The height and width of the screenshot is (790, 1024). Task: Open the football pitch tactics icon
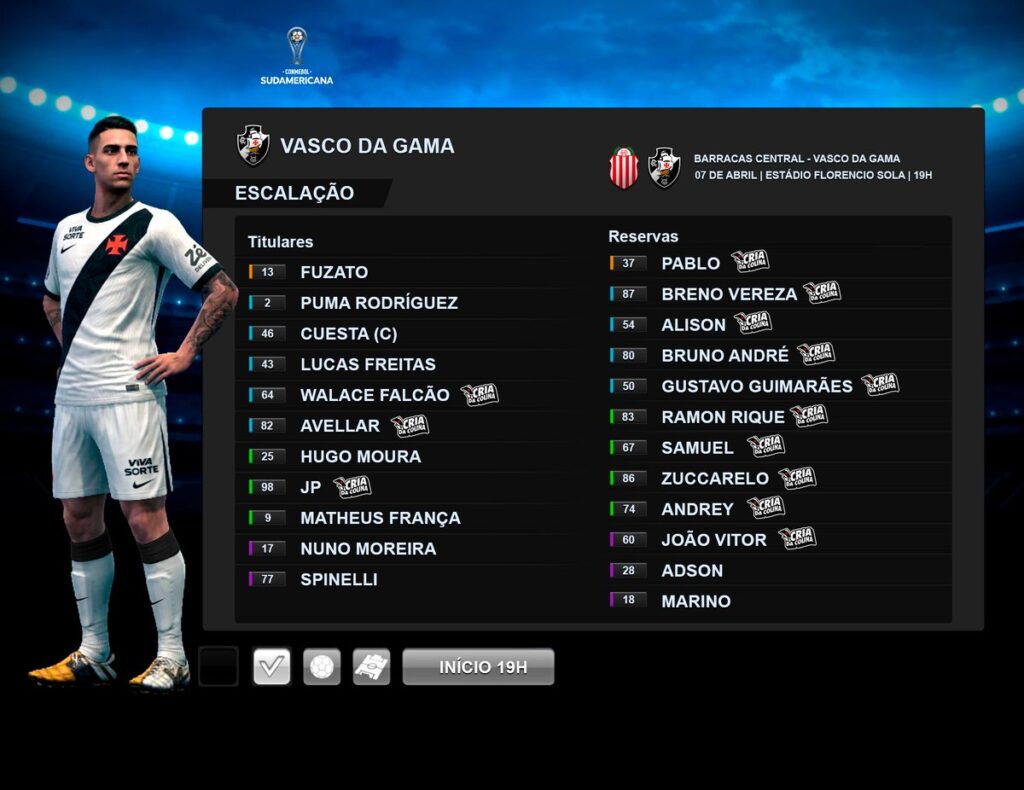point(371,667)
